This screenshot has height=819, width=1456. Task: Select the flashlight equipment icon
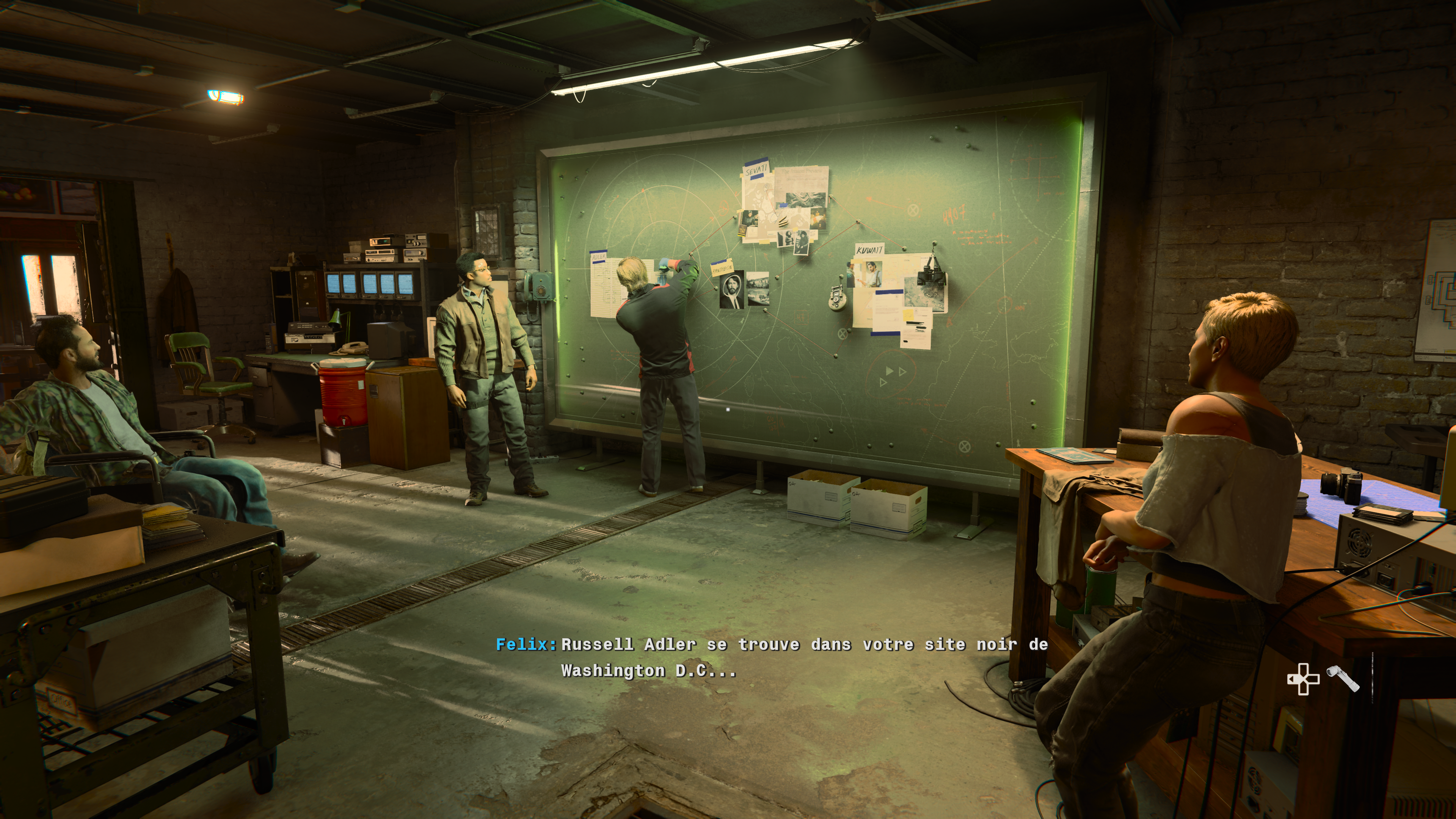click(x=1343, y=678)
